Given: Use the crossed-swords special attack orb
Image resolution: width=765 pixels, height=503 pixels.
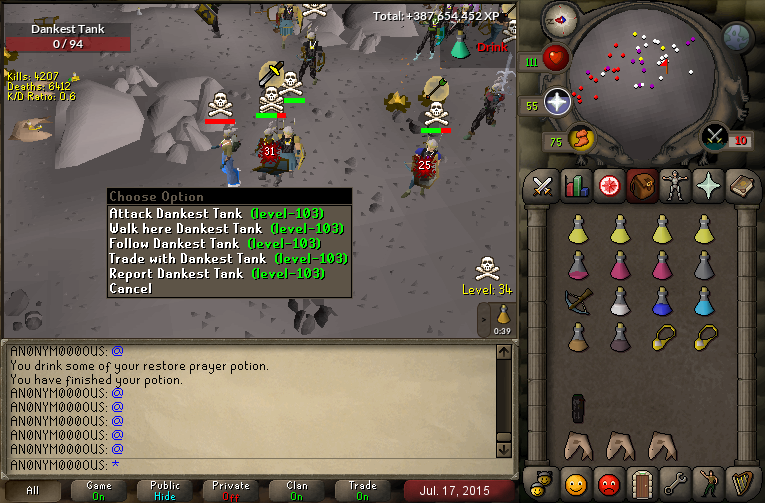Looking at the screenshot, I should click(715, 135).
